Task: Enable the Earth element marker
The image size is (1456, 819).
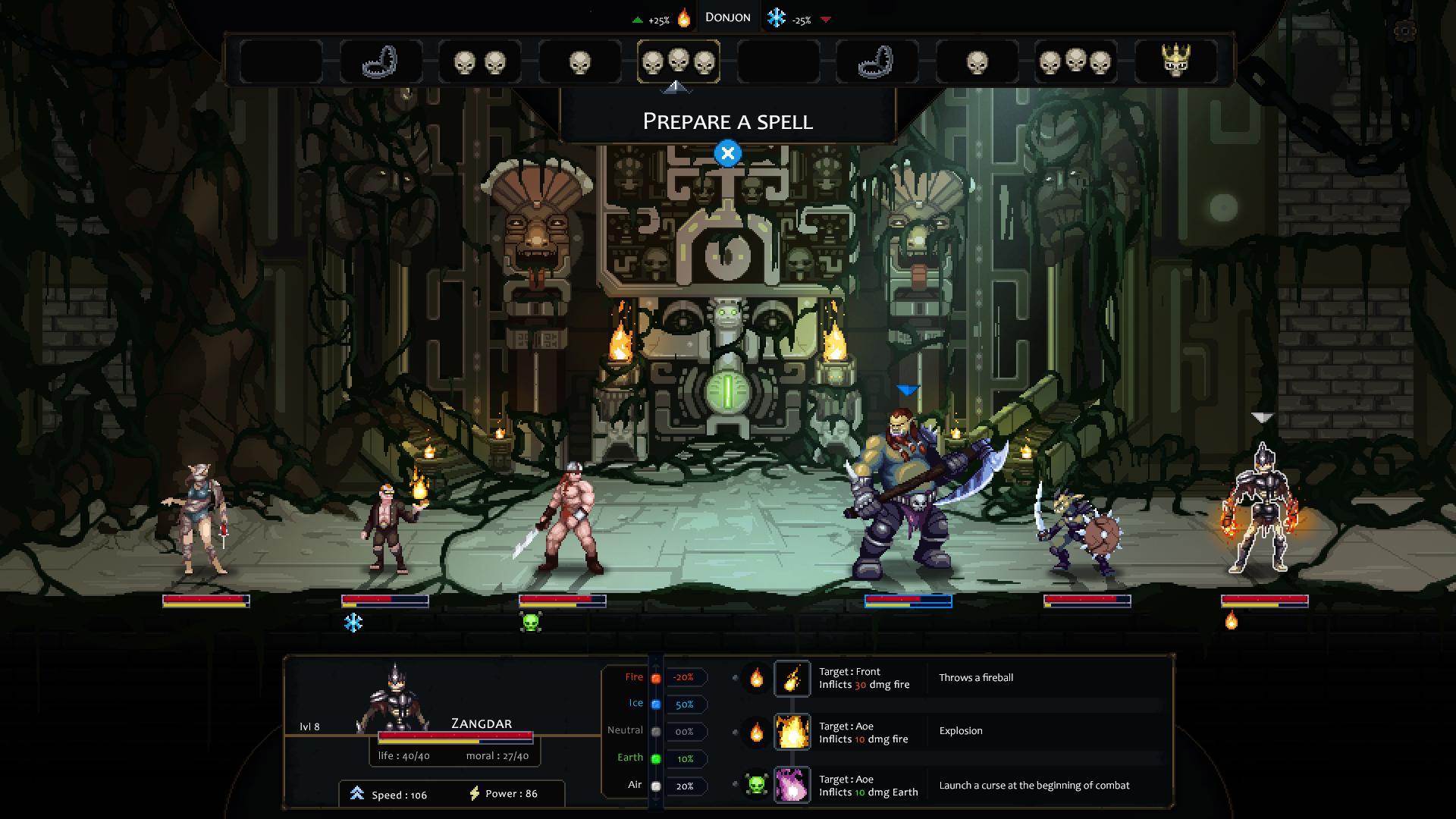Action: point(655,758)
